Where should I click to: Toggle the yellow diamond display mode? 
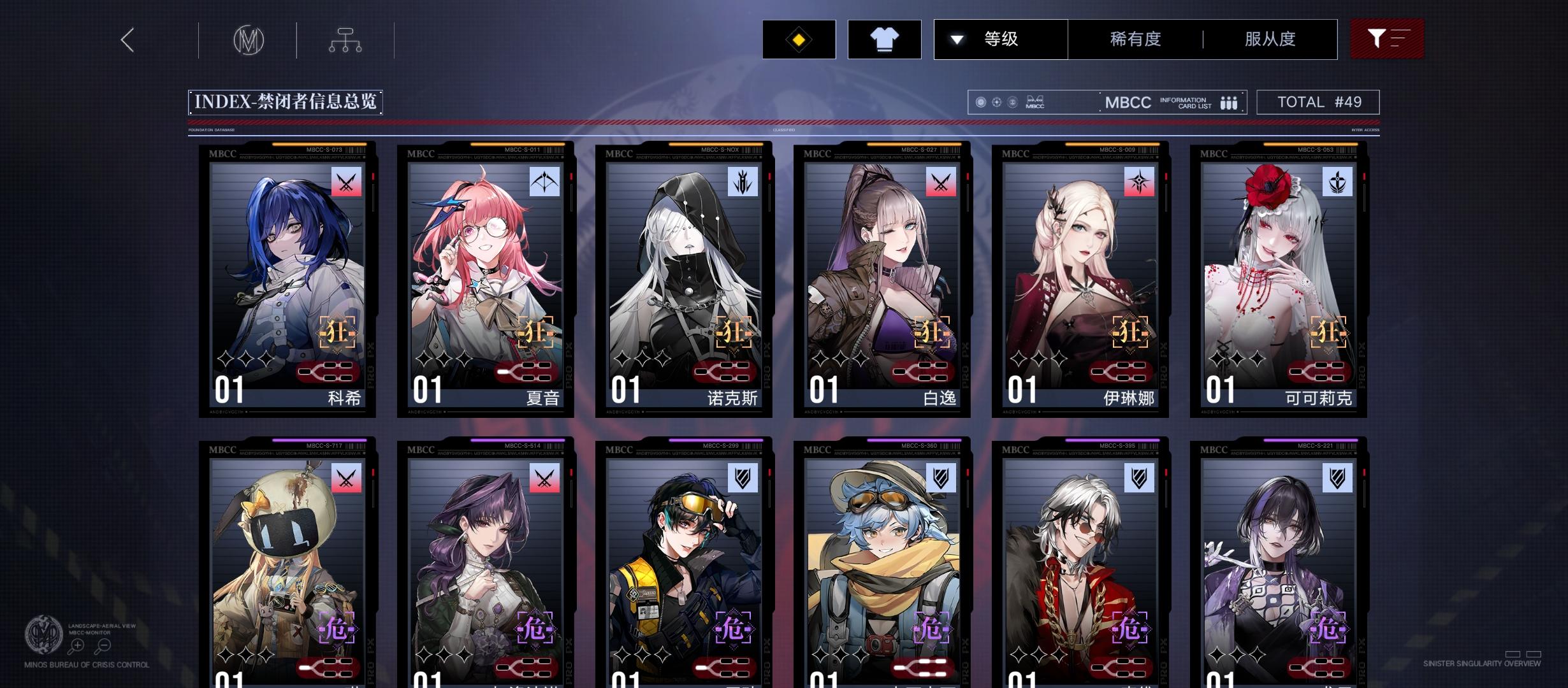coord(799,39)
